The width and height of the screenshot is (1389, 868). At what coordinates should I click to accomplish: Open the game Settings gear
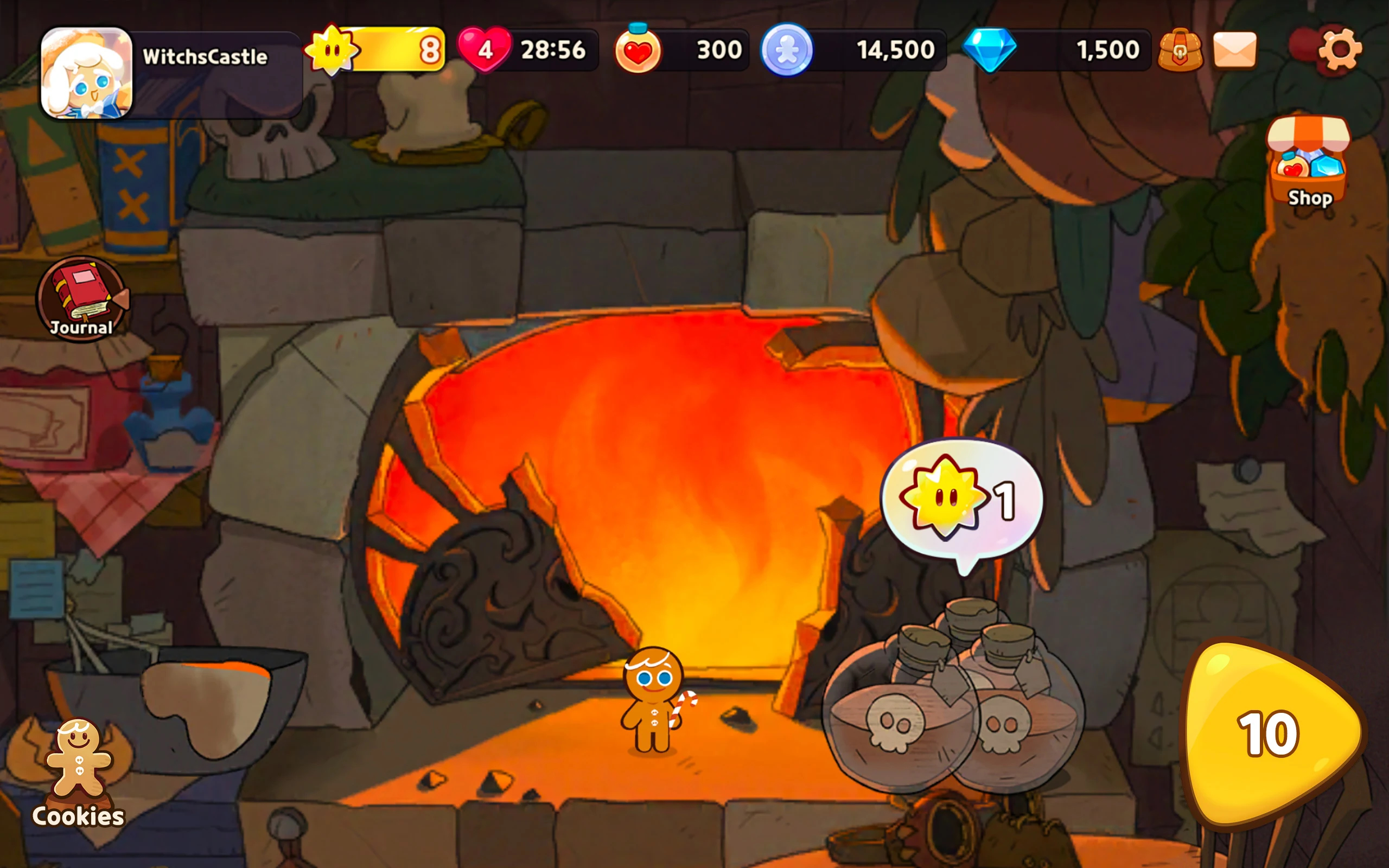click(x=1340, y=50)
